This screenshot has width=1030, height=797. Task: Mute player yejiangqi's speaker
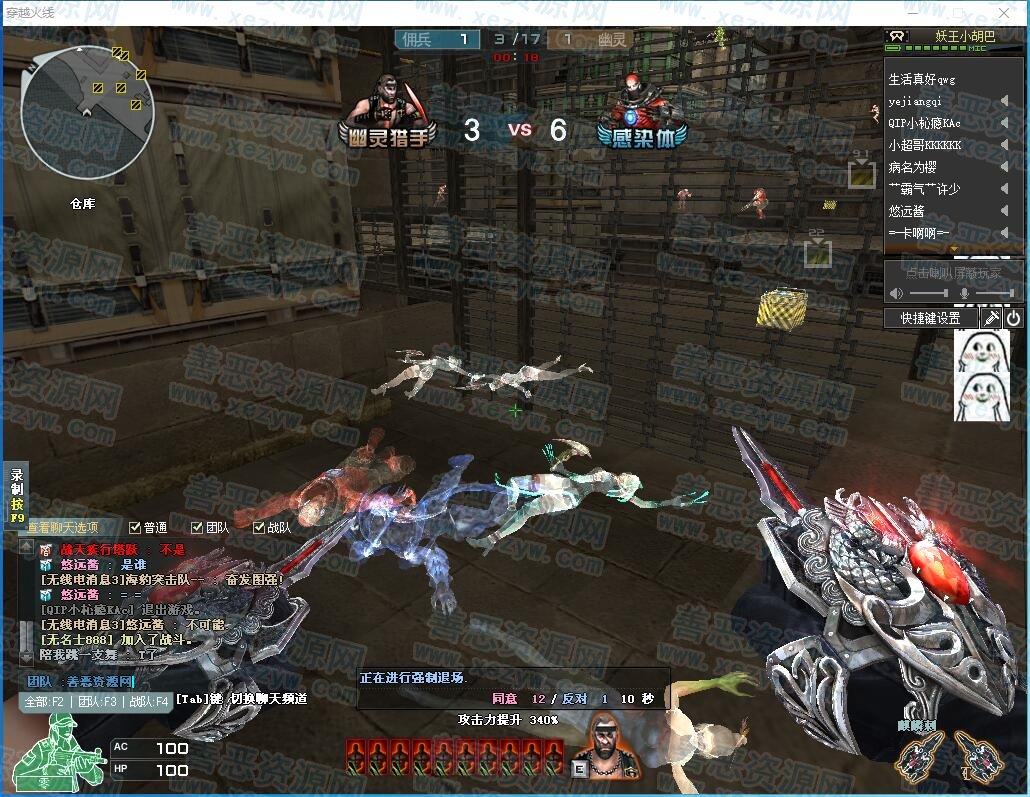pyautogui.click(x=1004, y=101)
